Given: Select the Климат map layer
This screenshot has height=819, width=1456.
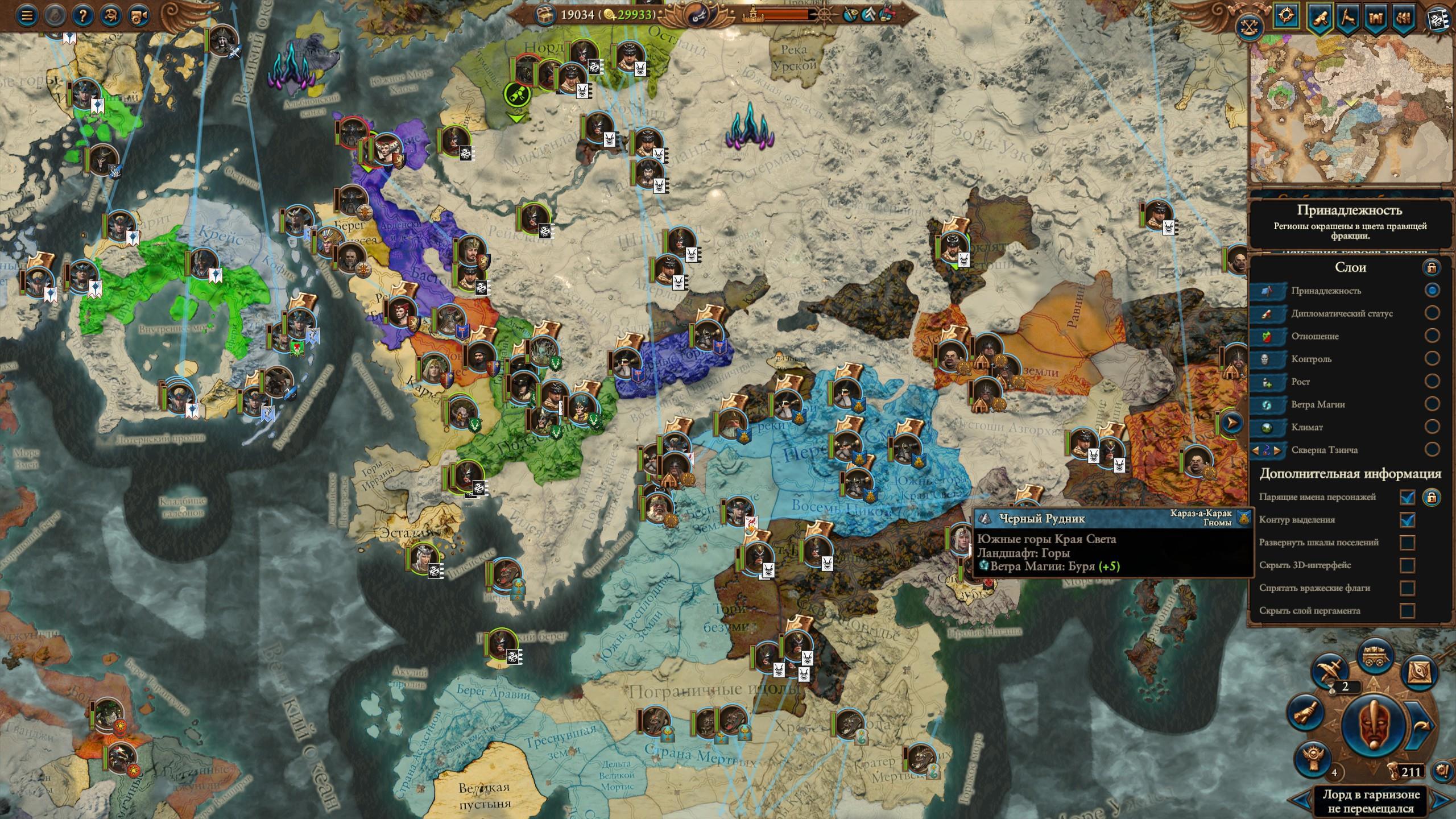Looking at the screenshot, I should (1432, 427).
